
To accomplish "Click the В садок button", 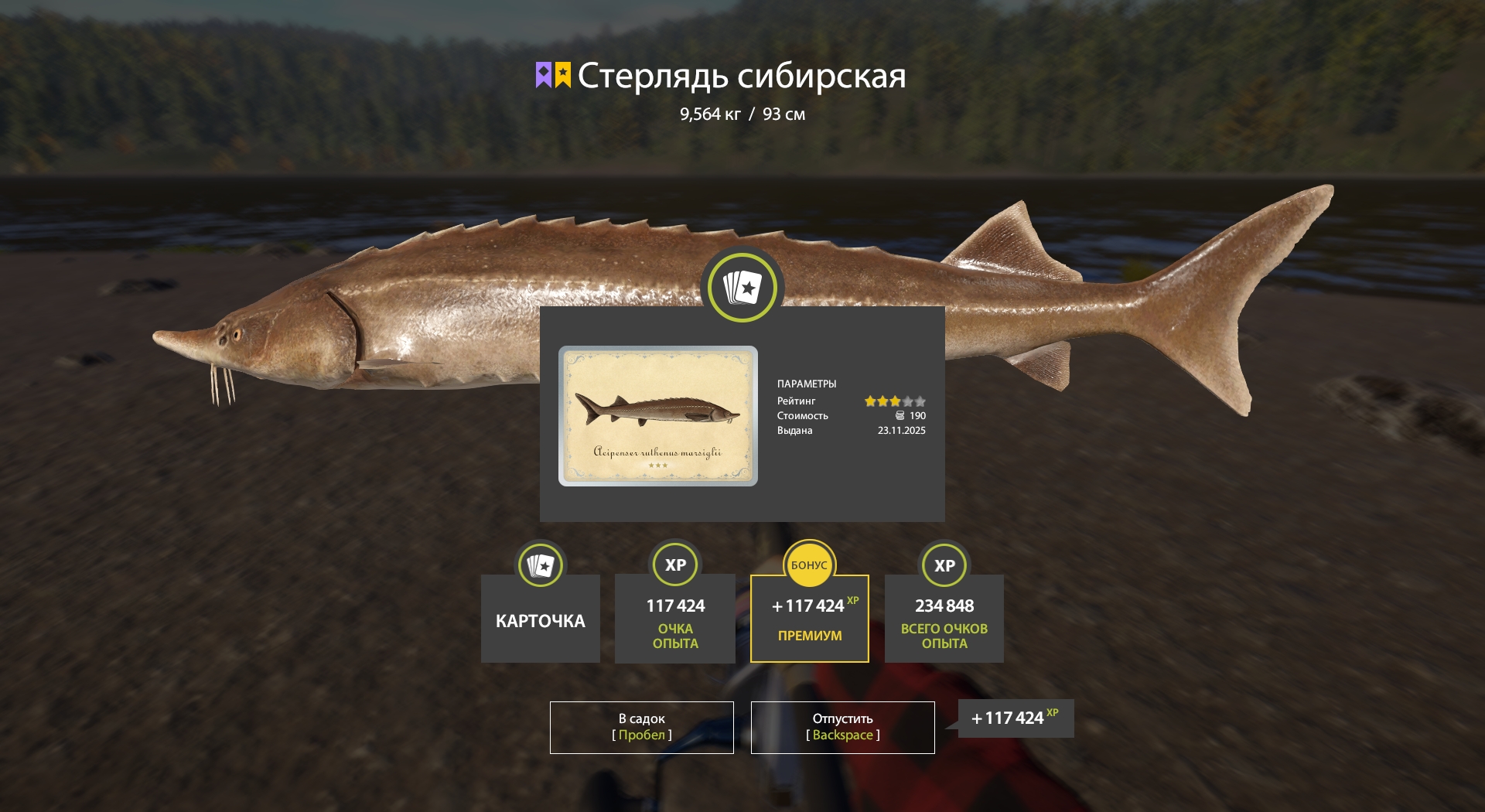I will pos(641,727).
